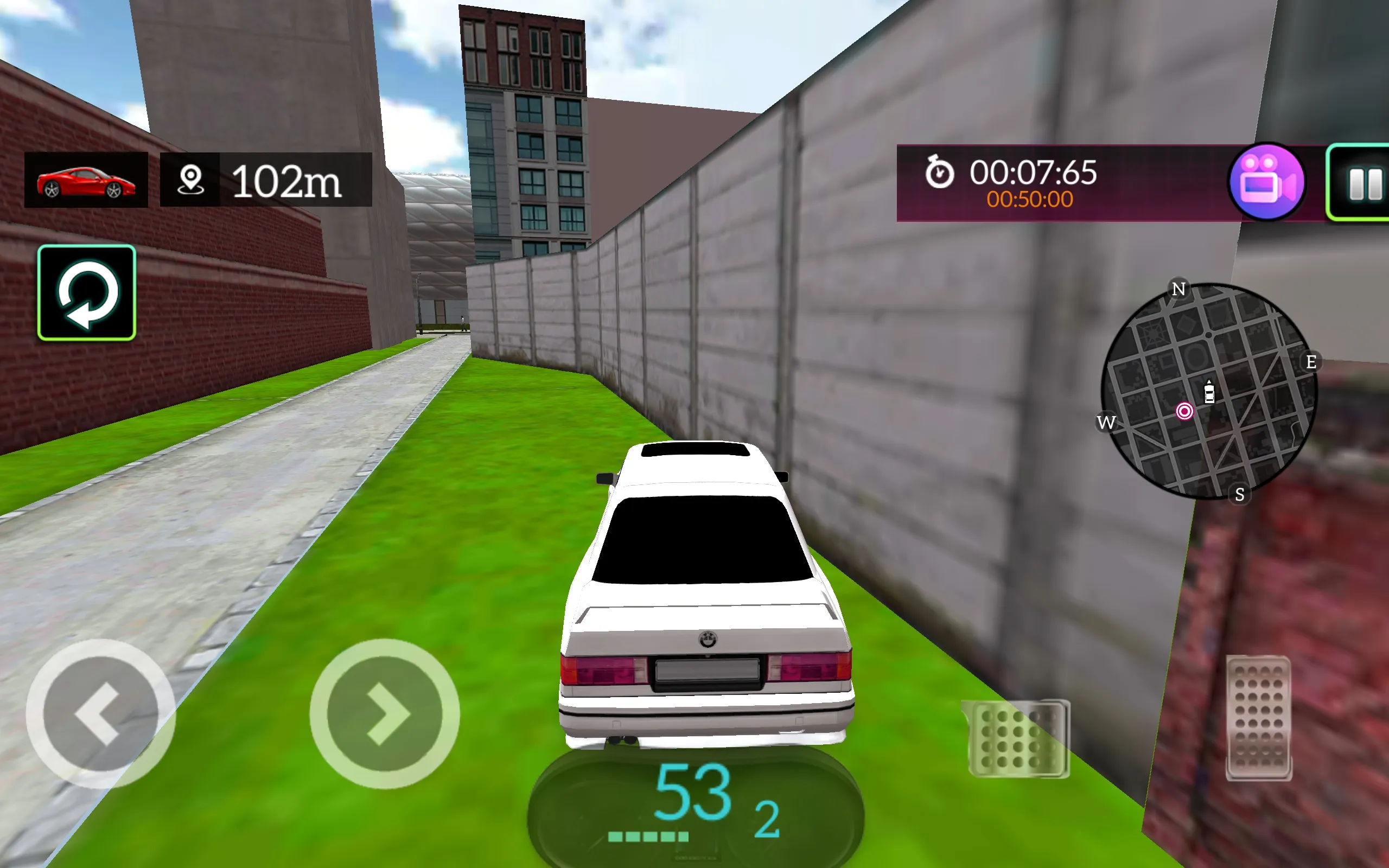1389x868 pixels.
Task: Toggle the pause button in the top bar
Action: tap(1367, 183)
